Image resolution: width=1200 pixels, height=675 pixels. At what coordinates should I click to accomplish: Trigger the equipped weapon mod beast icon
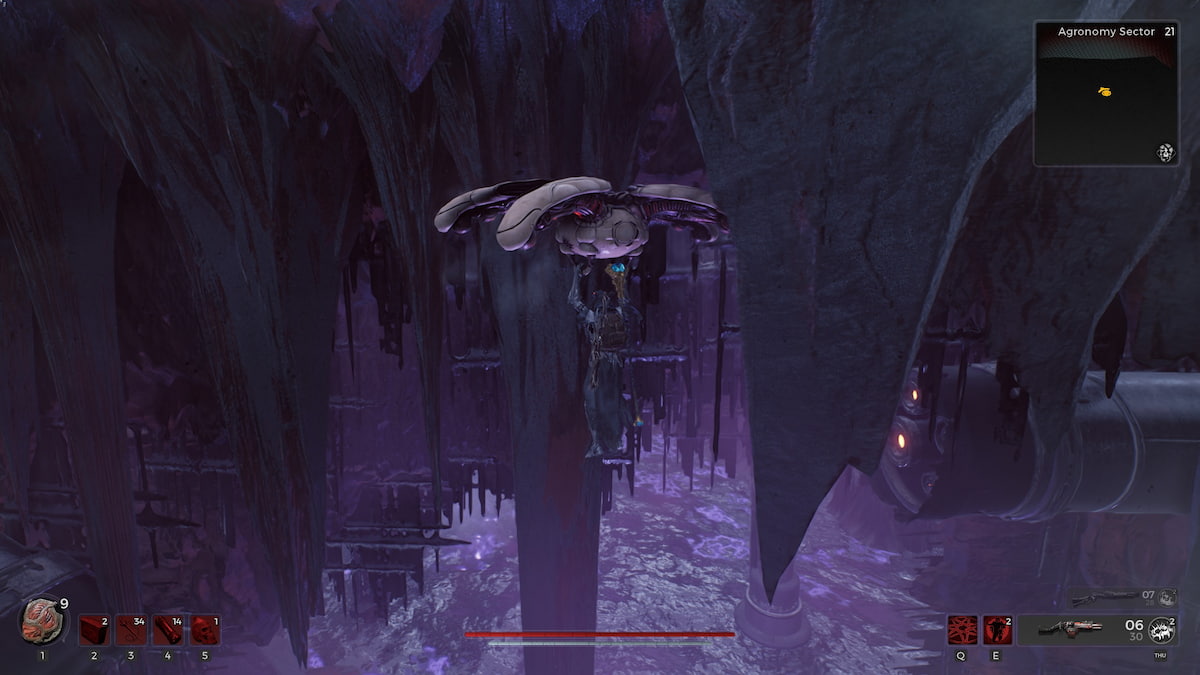(x=1159, y=631)
